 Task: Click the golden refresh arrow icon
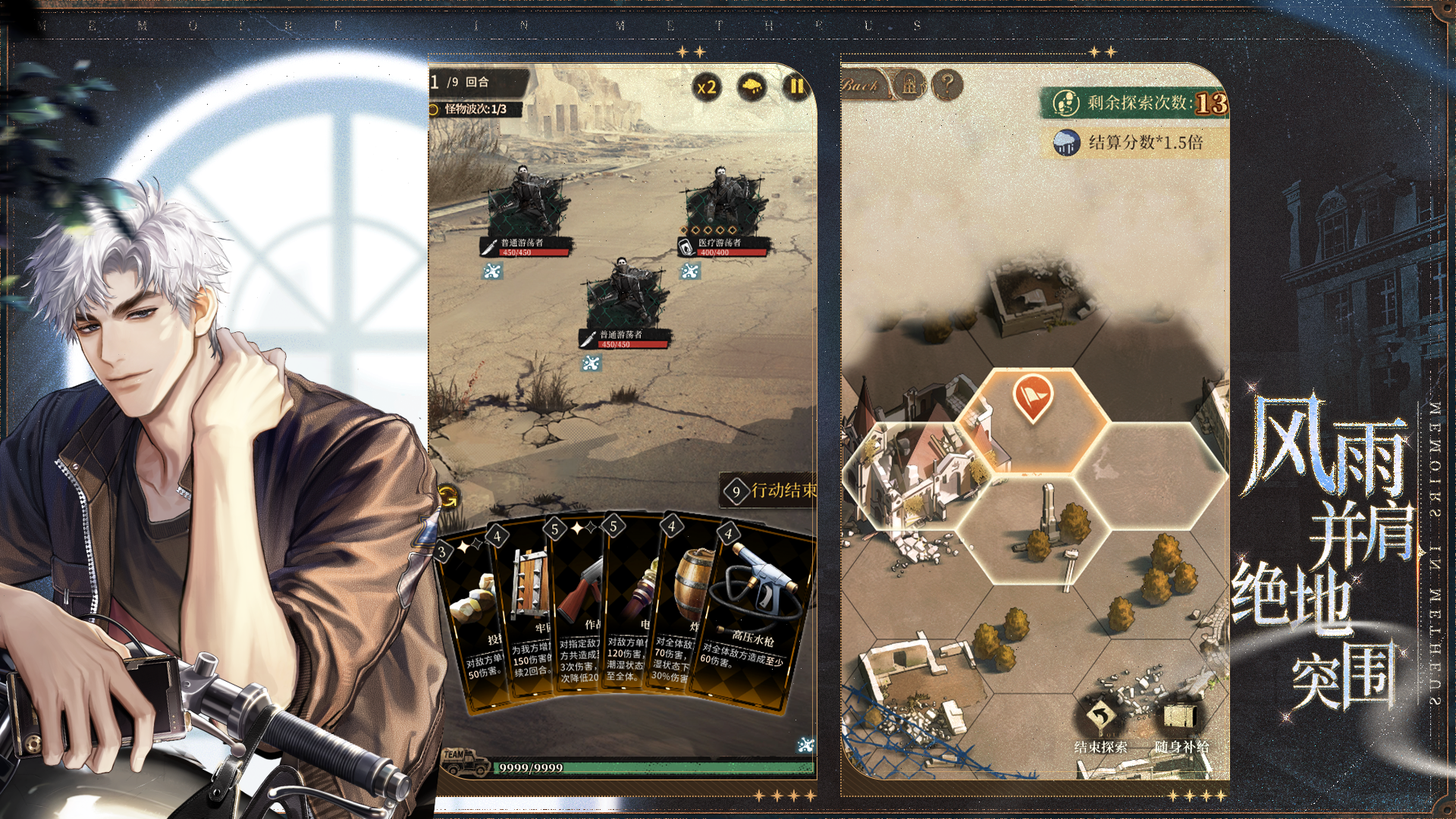coord(448,497)
